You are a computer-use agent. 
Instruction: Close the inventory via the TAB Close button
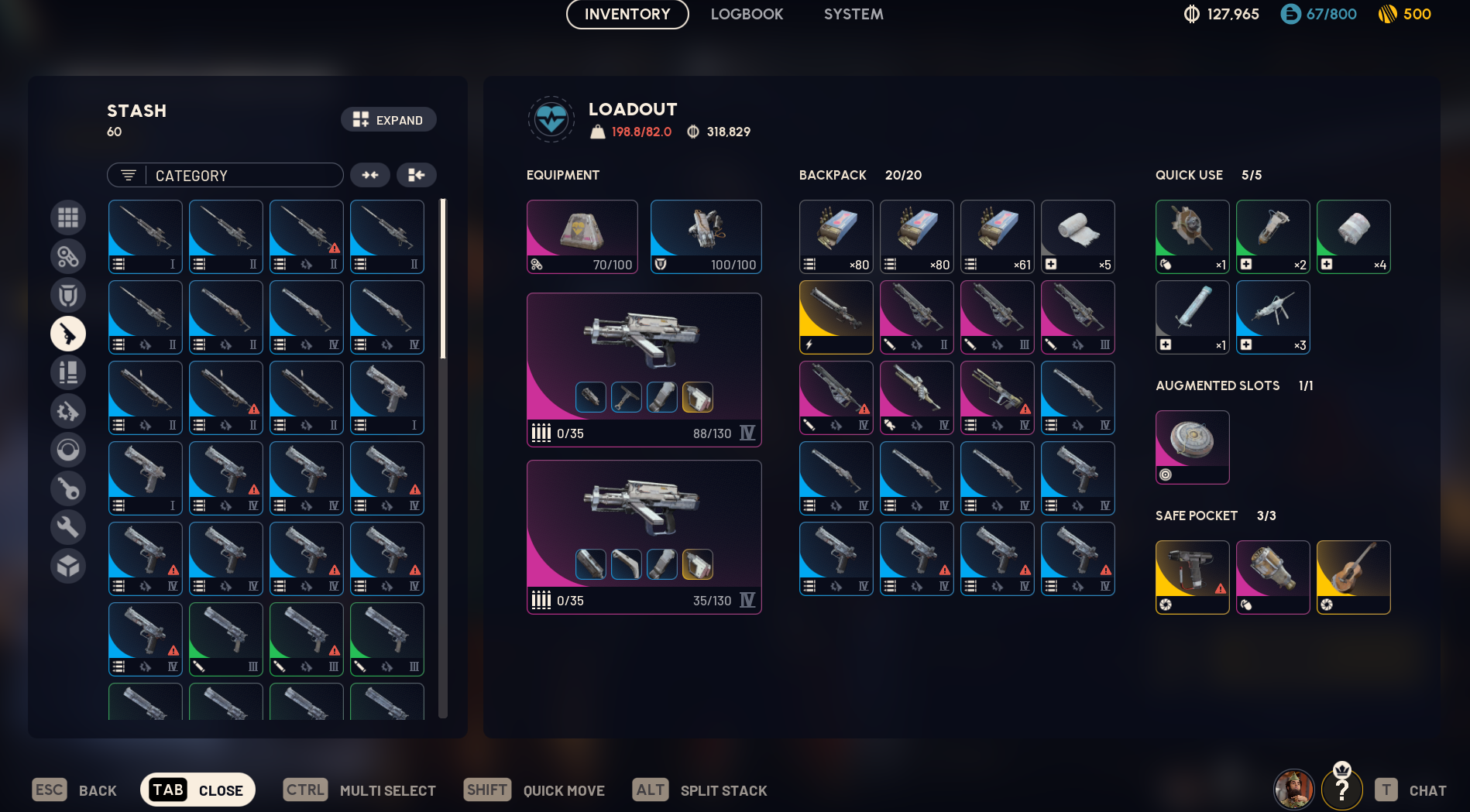pos(197,790)
